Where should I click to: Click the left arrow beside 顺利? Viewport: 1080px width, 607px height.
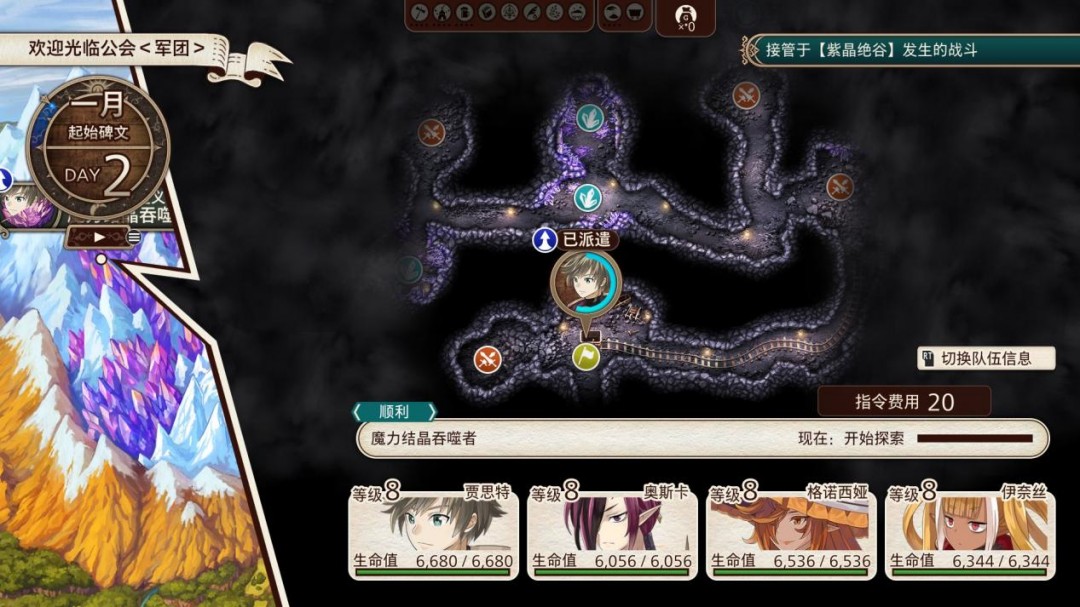(x=358, y=412)
